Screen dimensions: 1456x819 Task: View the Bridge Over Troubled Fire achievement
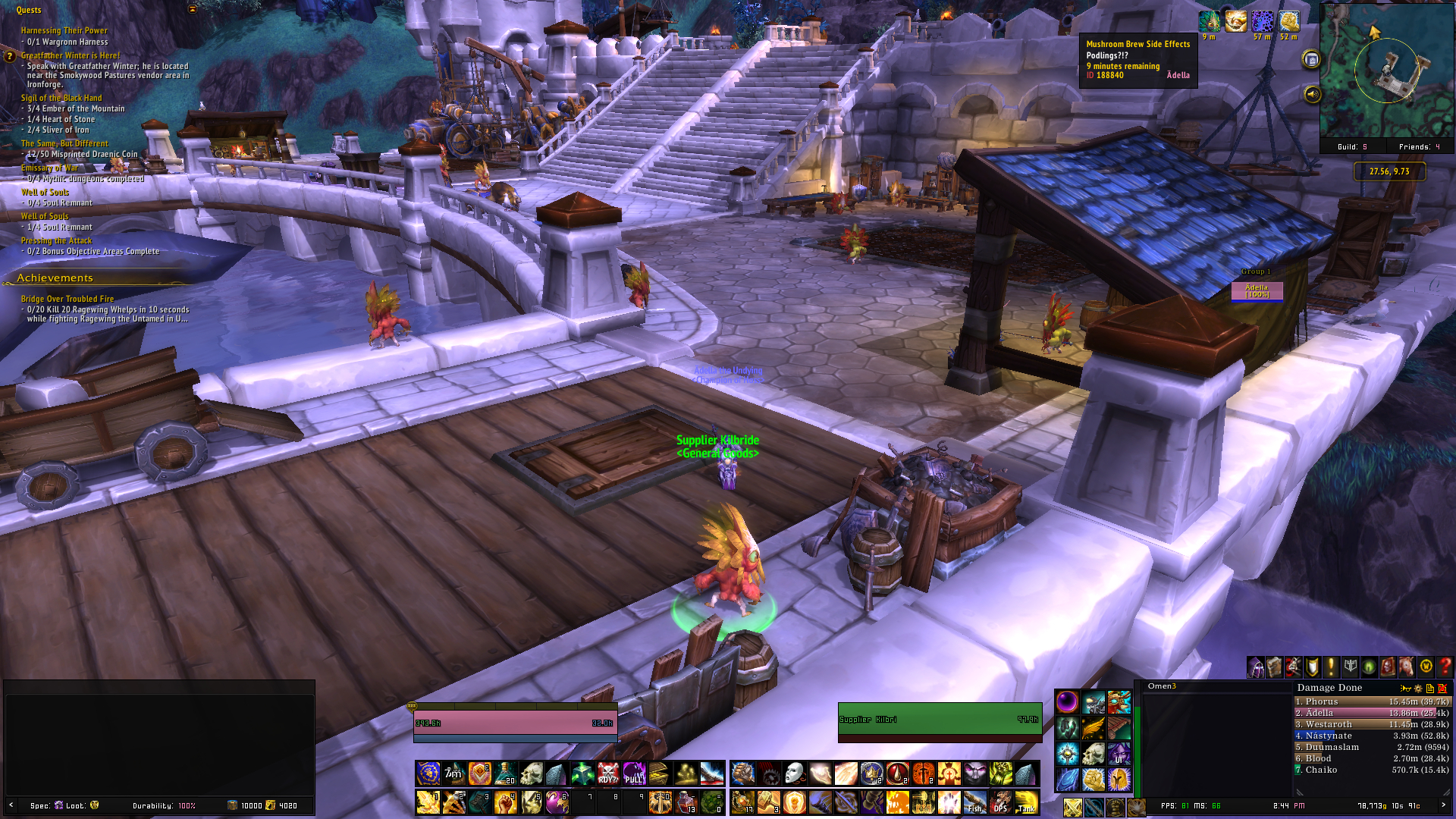tap(67, 299)
